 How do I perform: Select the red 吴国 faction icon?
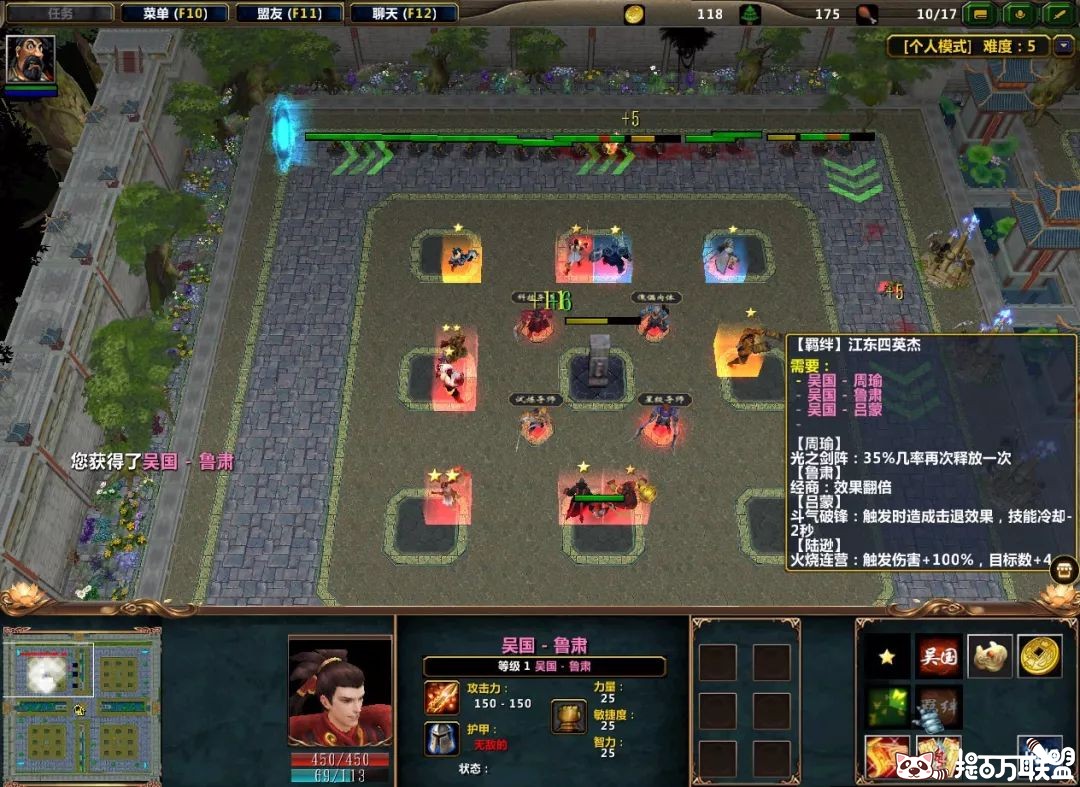(939, 656)
